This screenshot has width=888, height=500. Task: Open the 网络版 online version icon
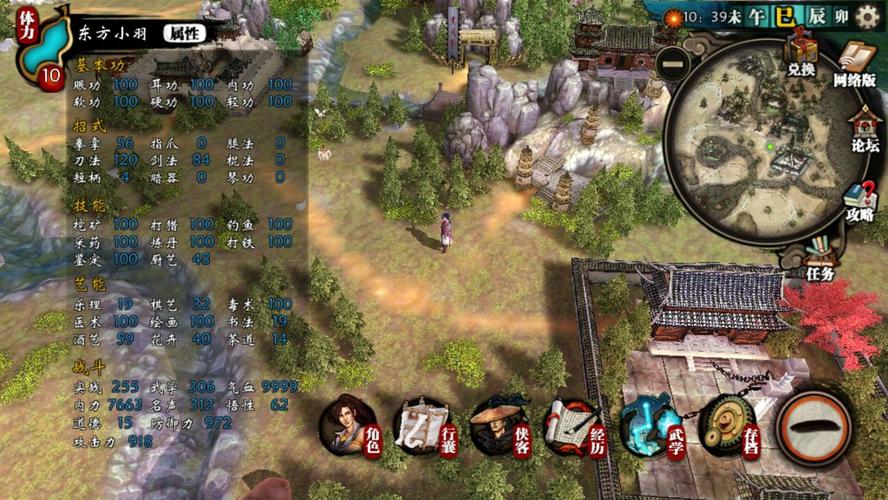point(855,63)
